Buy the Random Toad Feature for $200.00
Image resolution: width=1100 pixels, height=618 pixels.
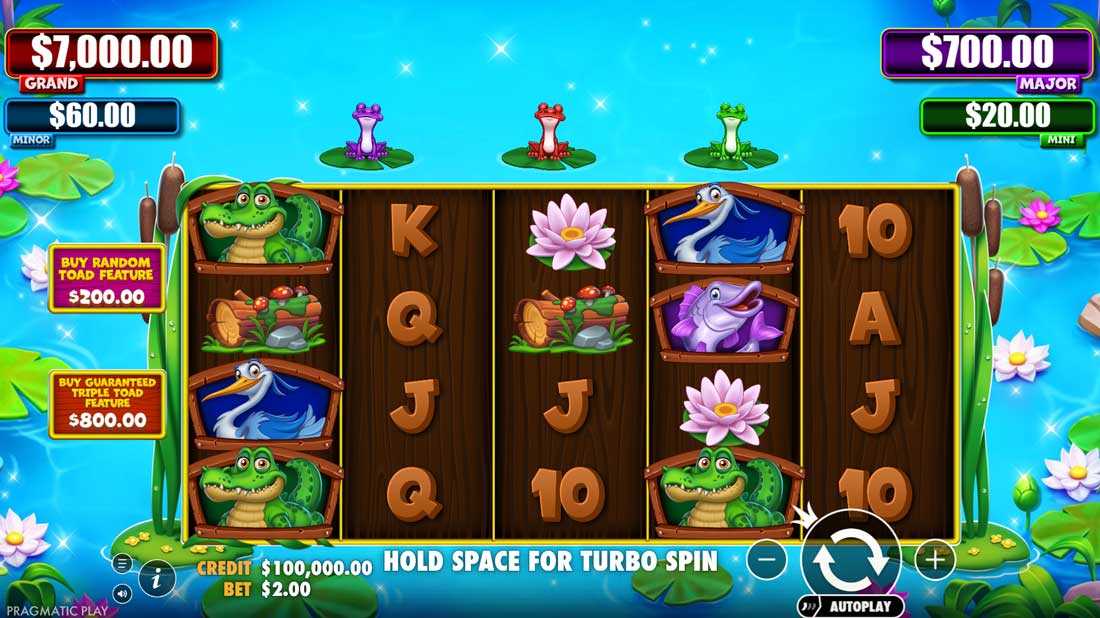[x=108, y=278]
